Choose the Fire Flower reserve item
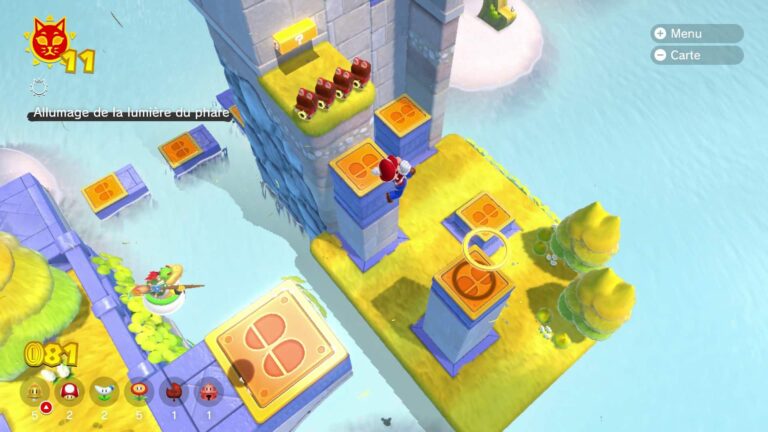The height and width of the screenshot is (432, 768). point(139,393)
